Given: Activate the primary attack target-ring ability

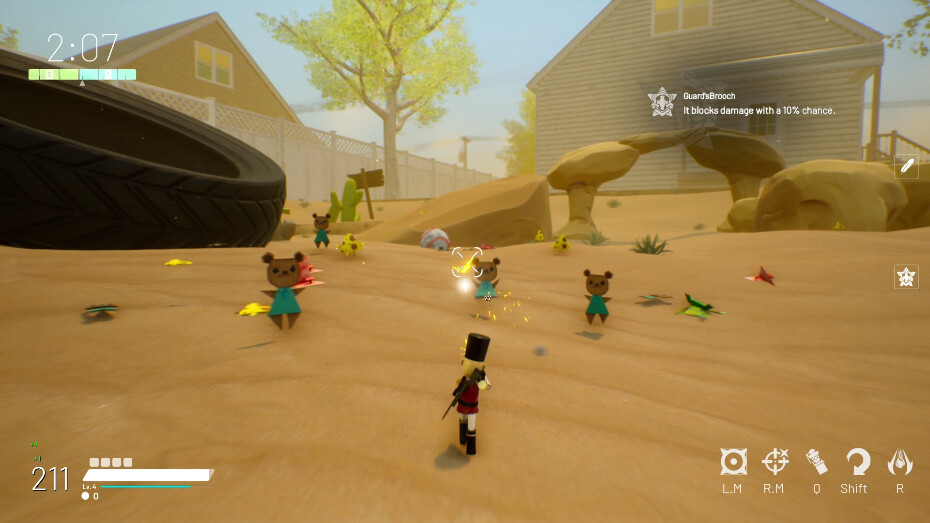Looking at the screenshot, I should [x=734, y=462].
